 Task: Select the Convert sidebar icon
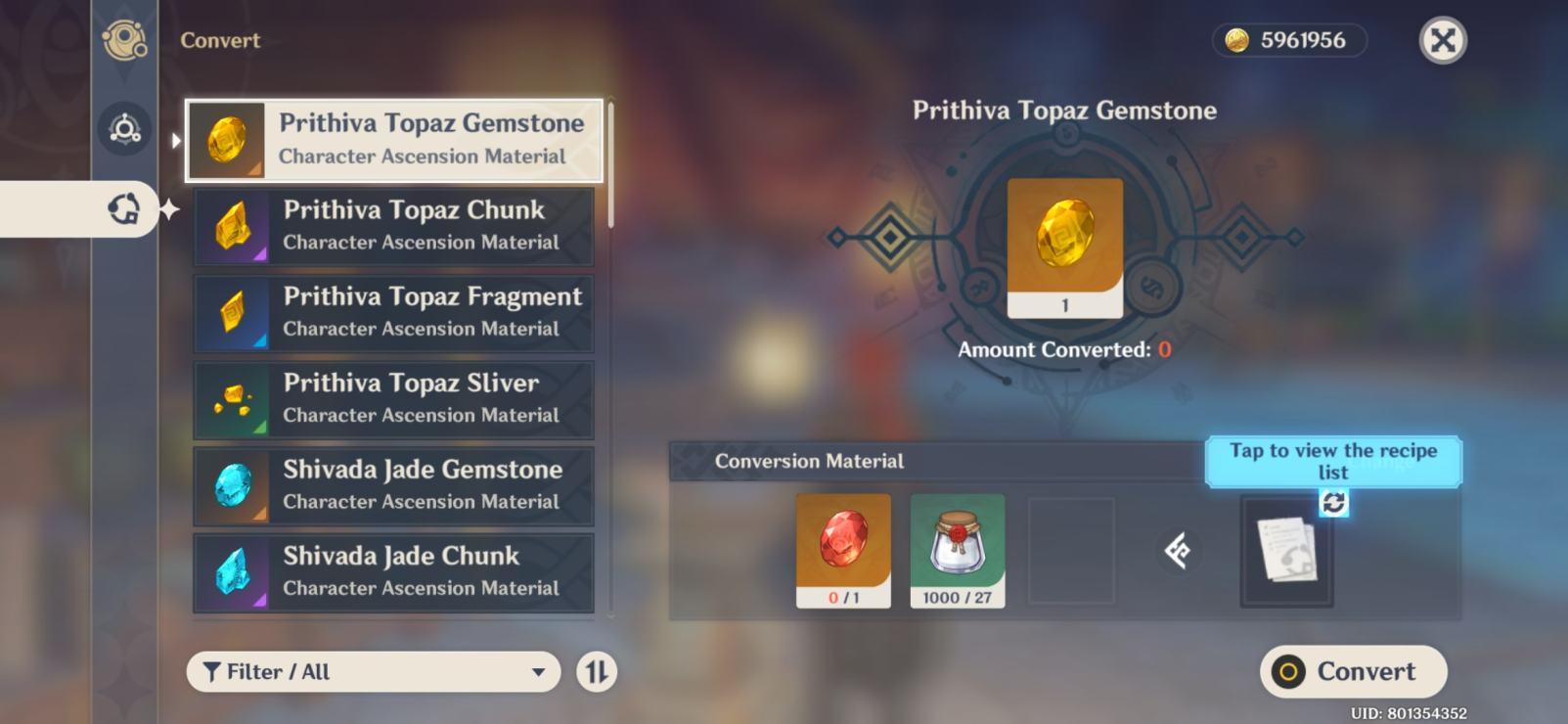[x=124, y=208]
